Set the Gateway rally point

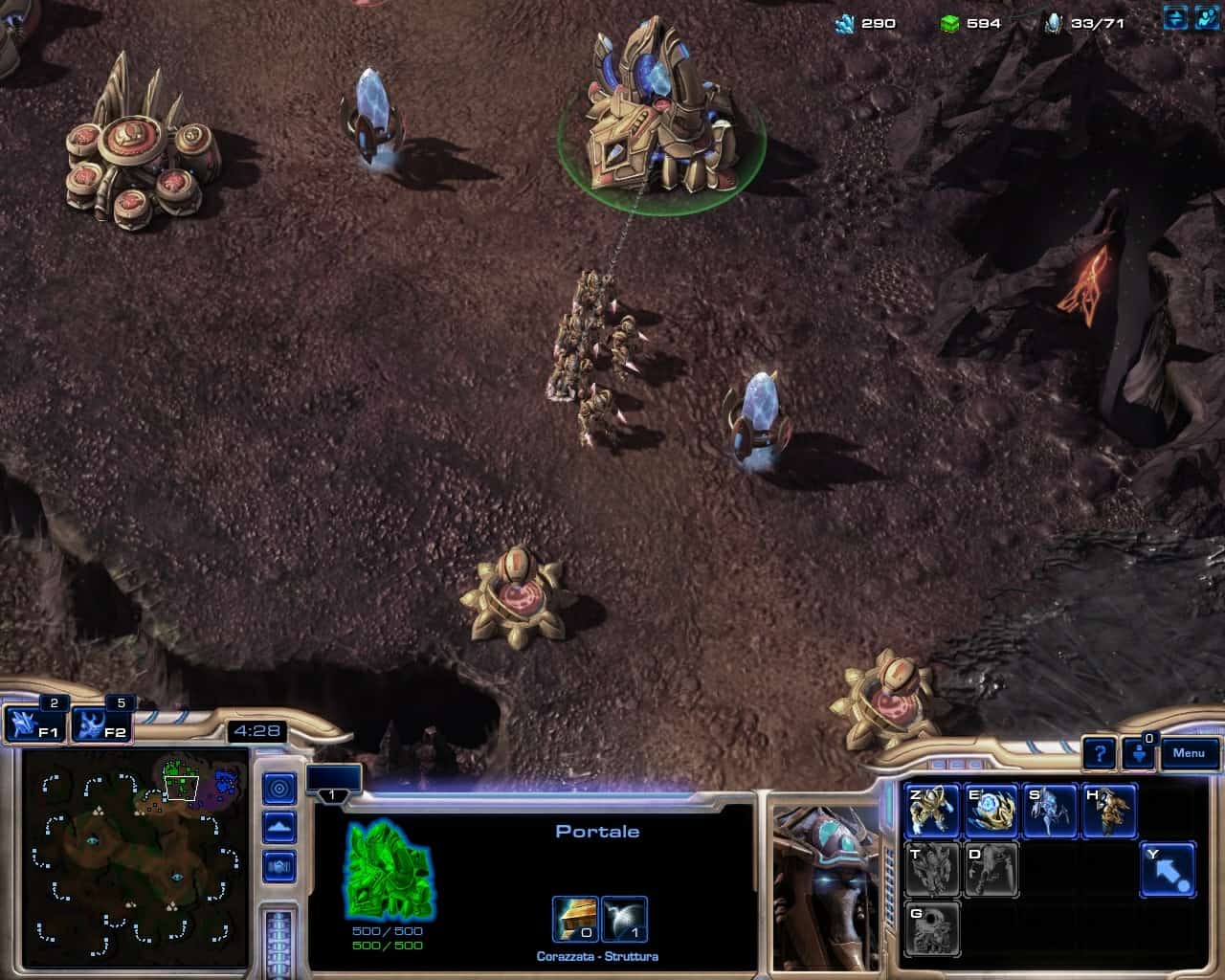click(1168, 869)
